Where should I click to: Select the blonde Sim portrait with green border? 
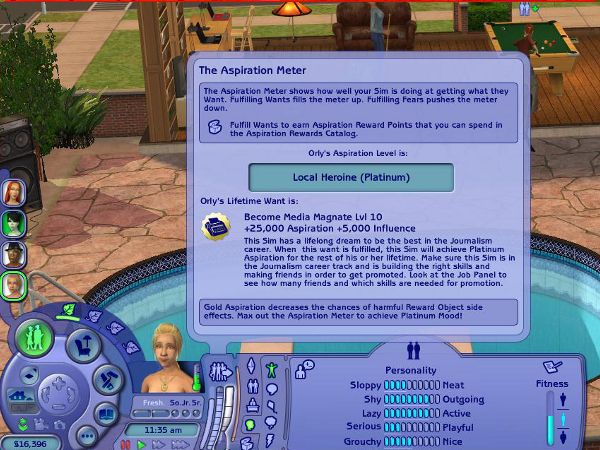point(13,285)
